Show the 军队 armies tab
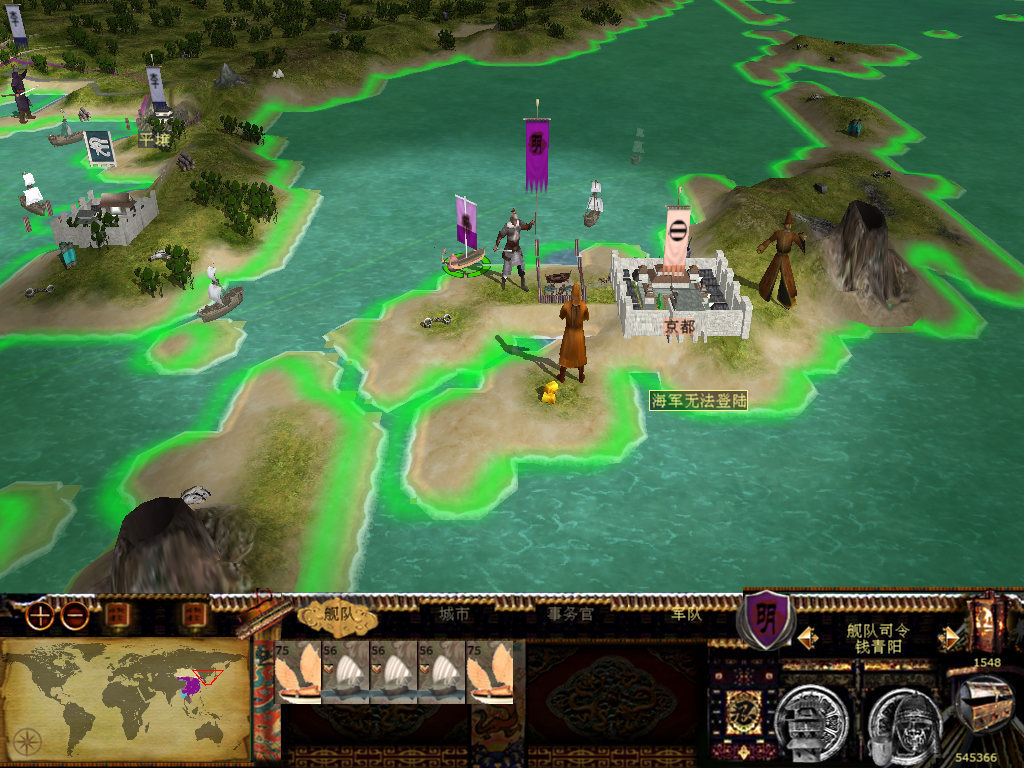Image resolution: width=1024 pixels, height=768 pixels. click(686, 615)
